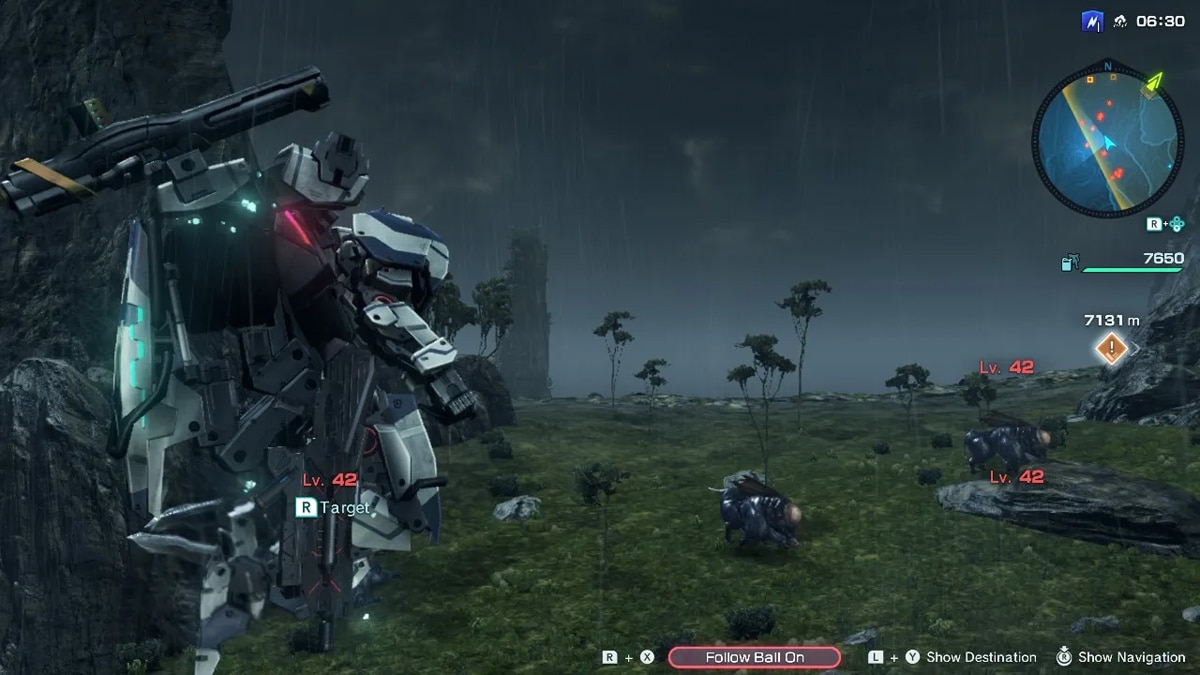The height and width of the screenshot is (675, 1200).
Task: Toggle the Follow Ball On button
Action: (754, 657)
